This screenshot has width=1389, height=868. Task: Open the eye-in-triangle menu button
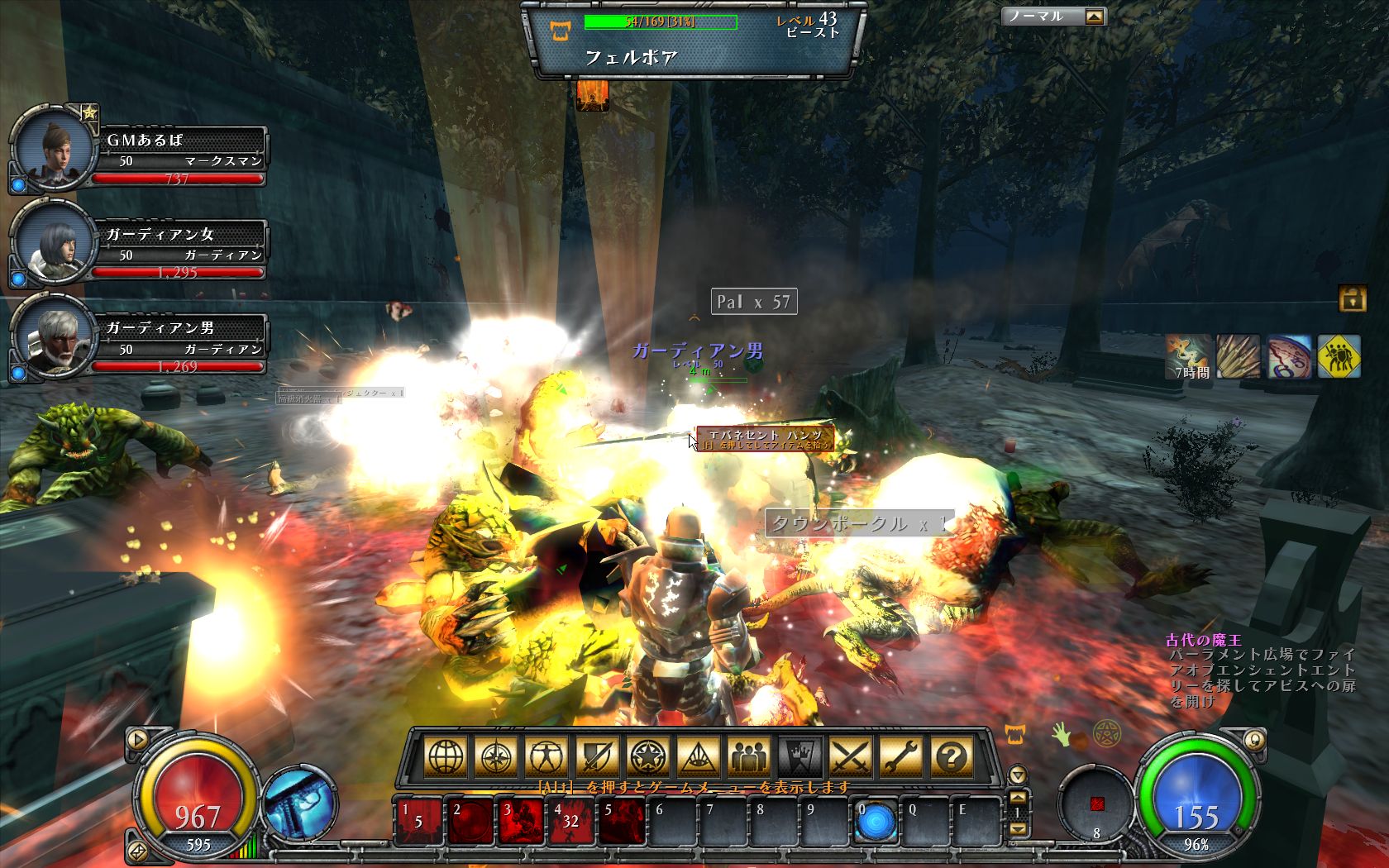[699, 756]
